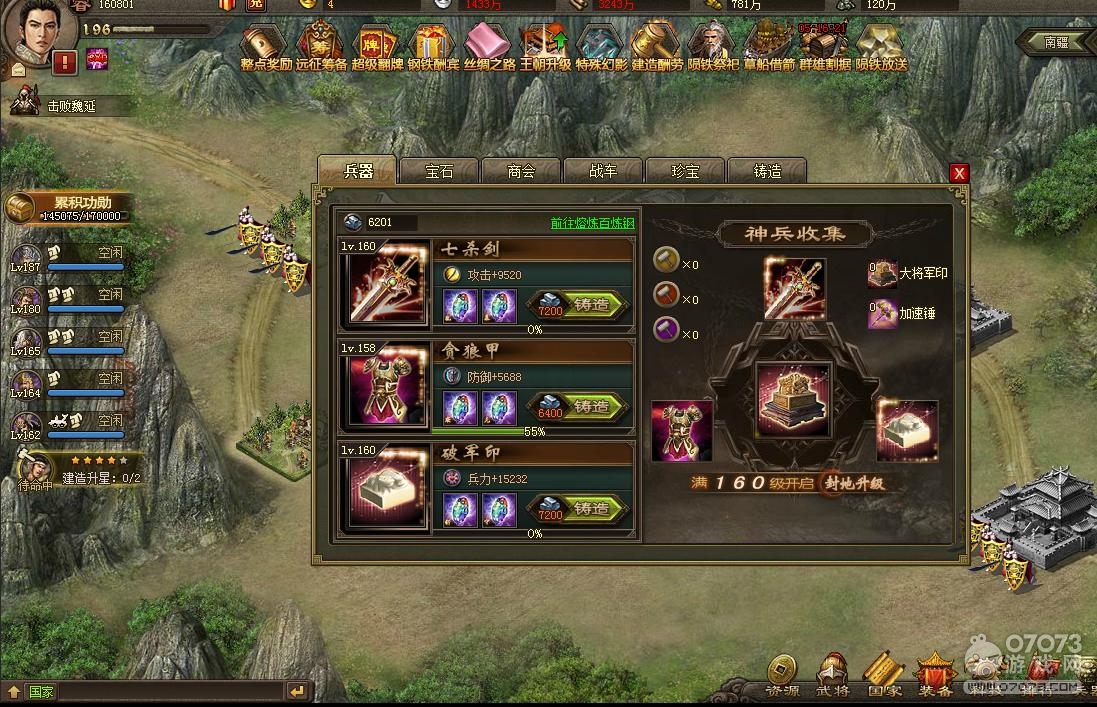1097x707 pixels.
Task: Show the 珍宝 tab
Action: (x=685, y=171)
